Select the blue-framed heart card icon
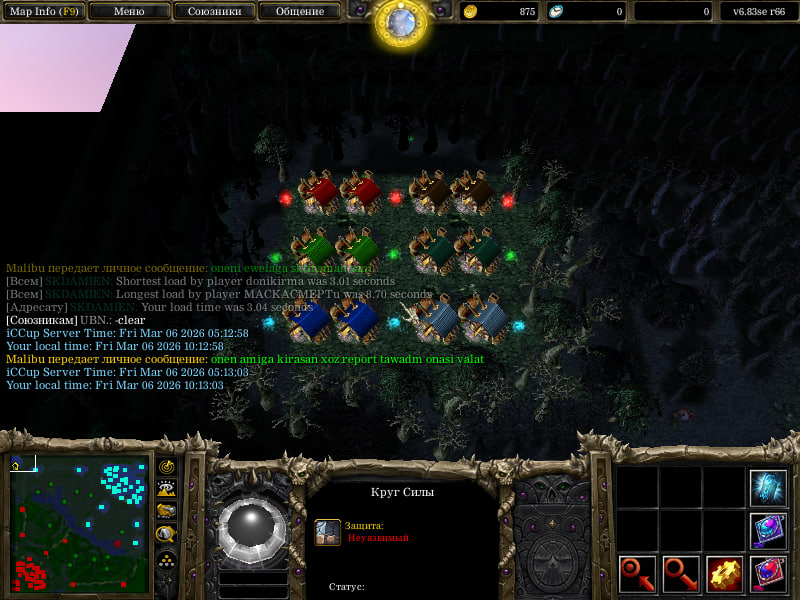This screenshot has height=600, width=800. (x=768, y=531)
